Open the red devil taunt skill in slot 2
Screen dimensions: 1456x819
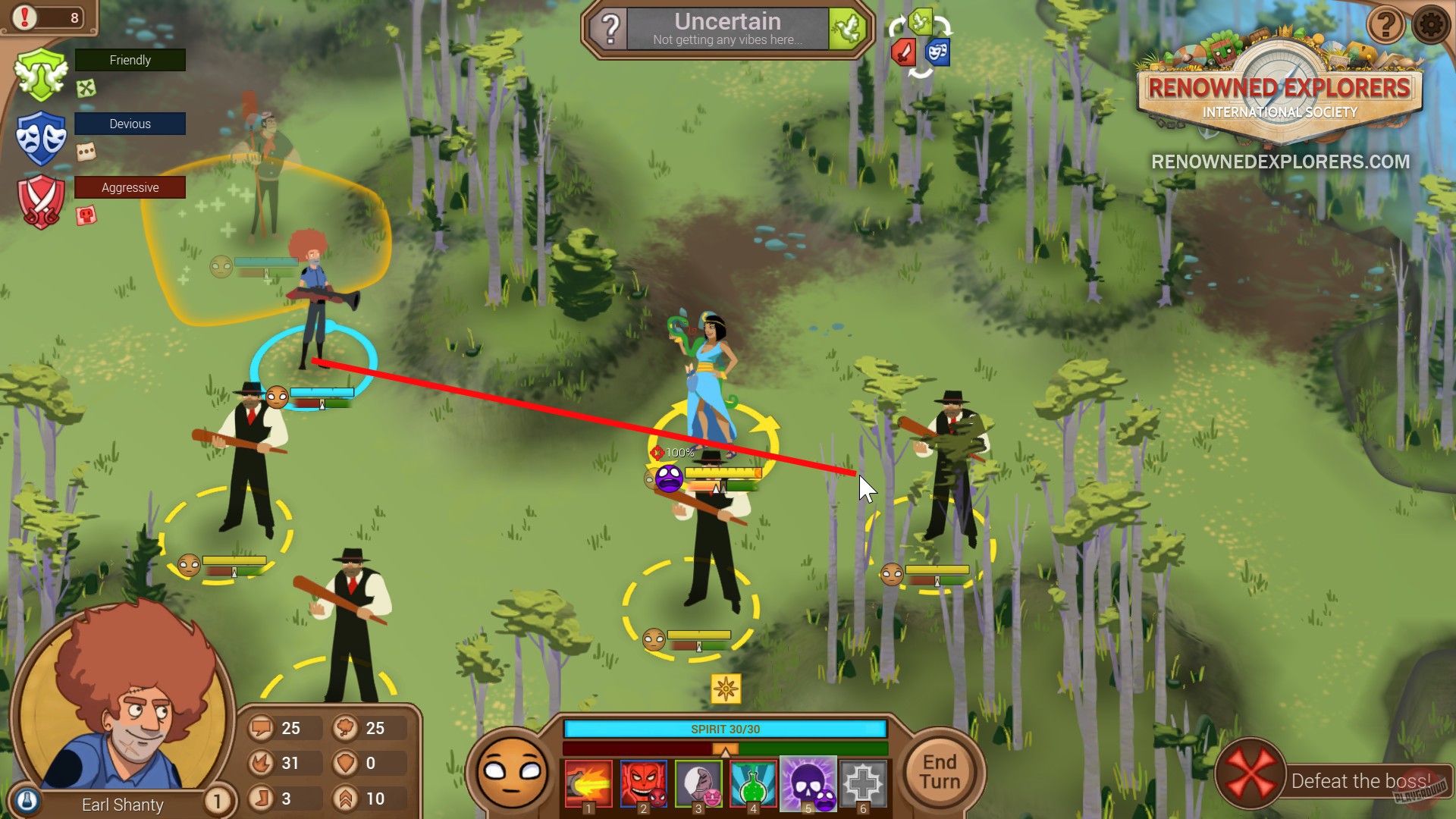click(x=643, y=785)
